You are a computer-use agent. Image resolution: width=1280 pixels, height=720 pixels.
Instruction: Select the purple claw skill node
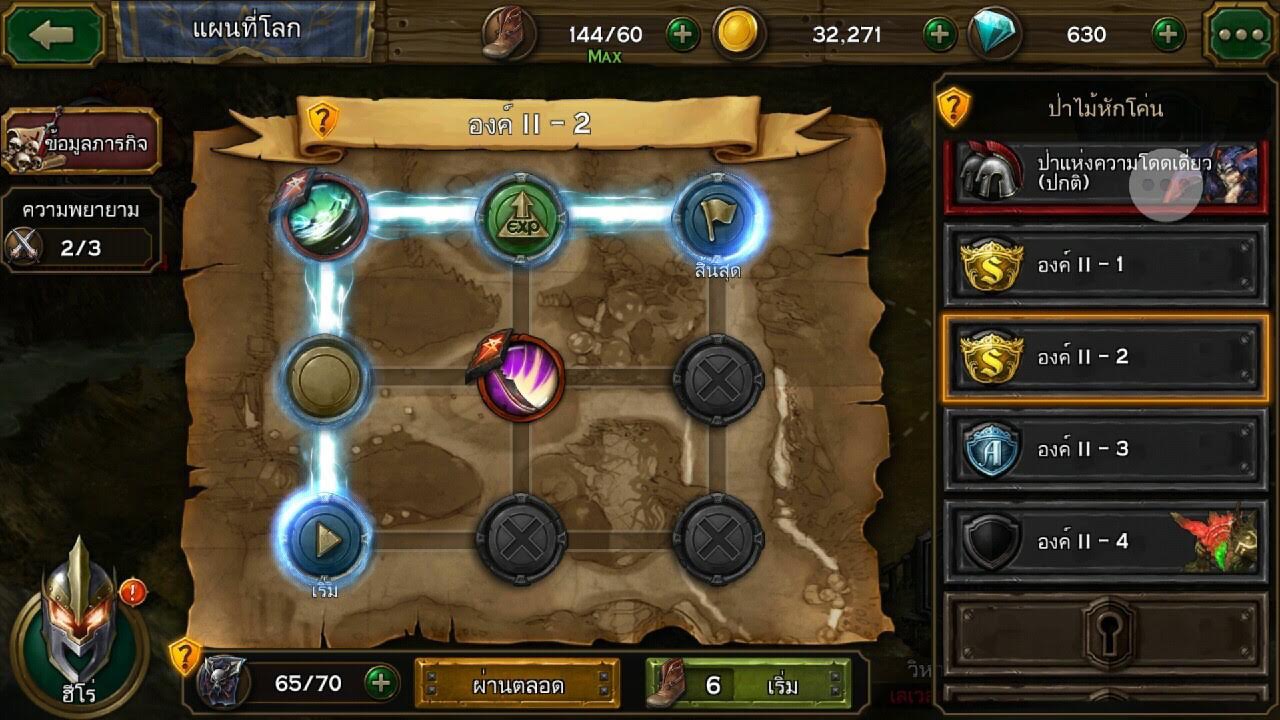[x=521, y=378]
